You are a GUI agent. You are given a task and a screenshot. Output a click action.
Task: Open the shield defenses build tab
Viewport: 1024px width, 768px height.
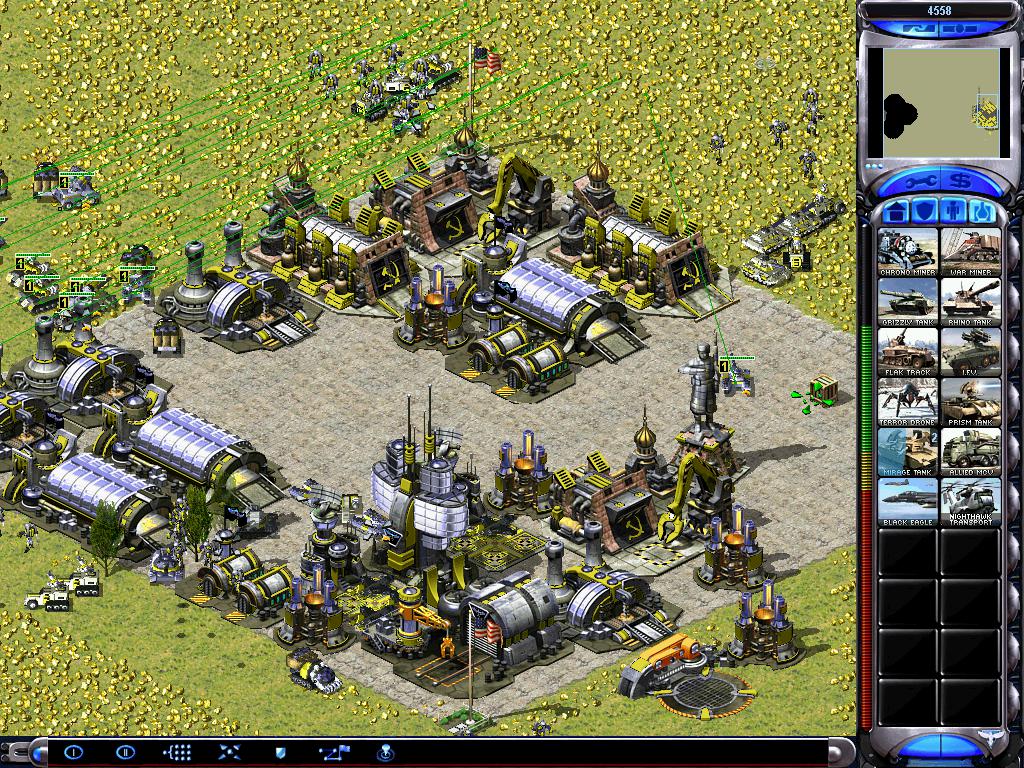(x=925, y=212)
